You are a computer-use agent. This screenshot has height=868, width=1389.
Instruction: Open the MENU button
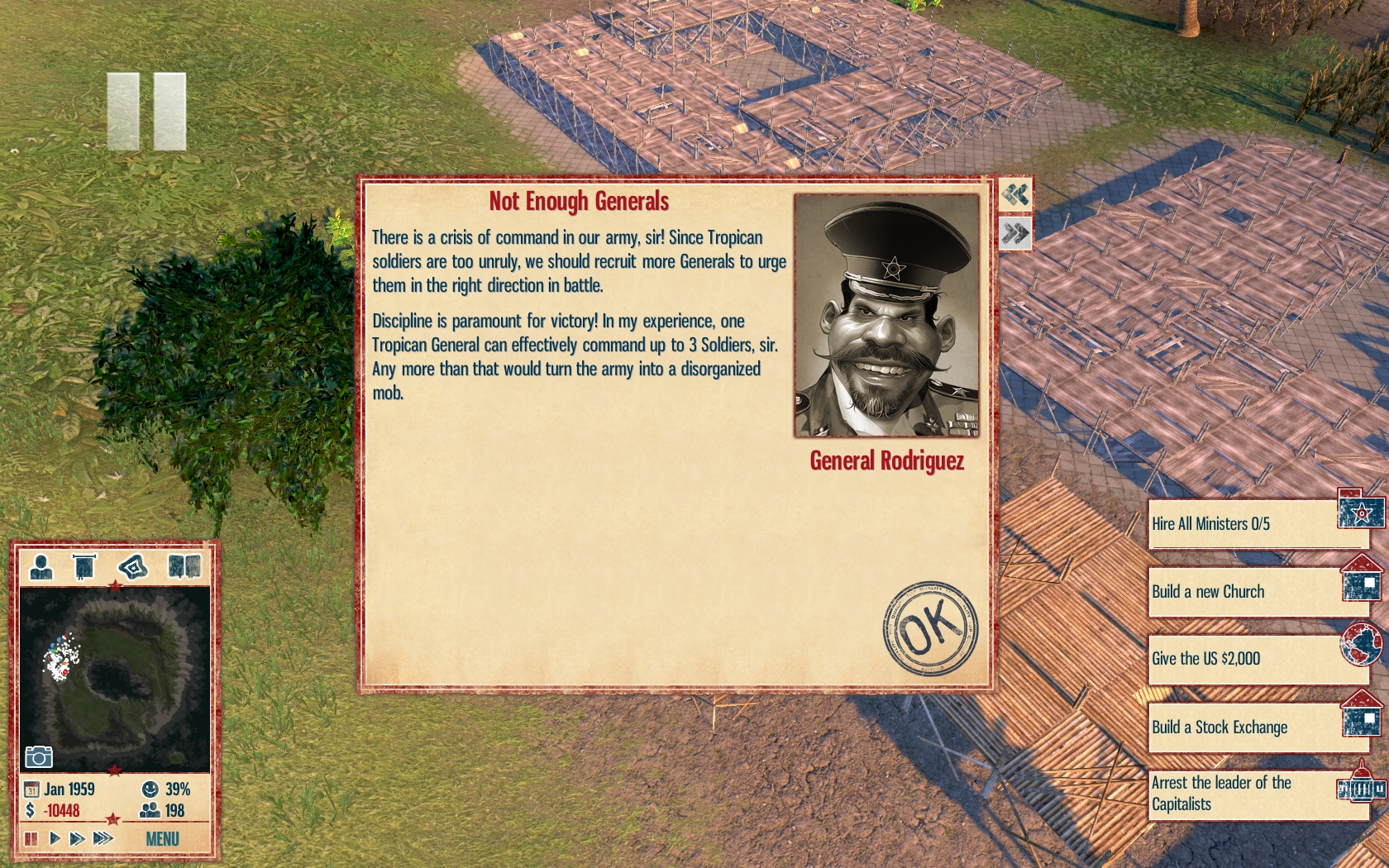[162, 839]
